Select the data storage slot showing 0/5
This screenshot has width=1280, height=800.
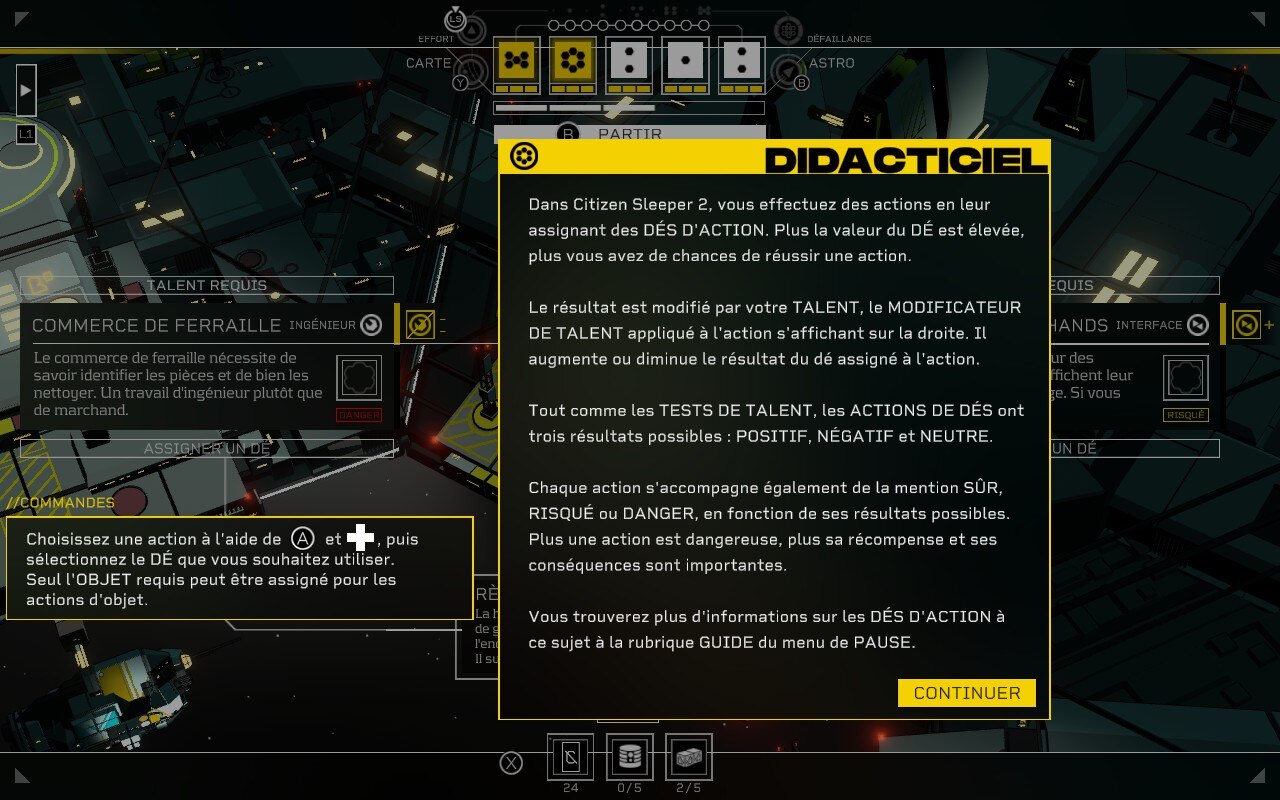coord(630,757)
